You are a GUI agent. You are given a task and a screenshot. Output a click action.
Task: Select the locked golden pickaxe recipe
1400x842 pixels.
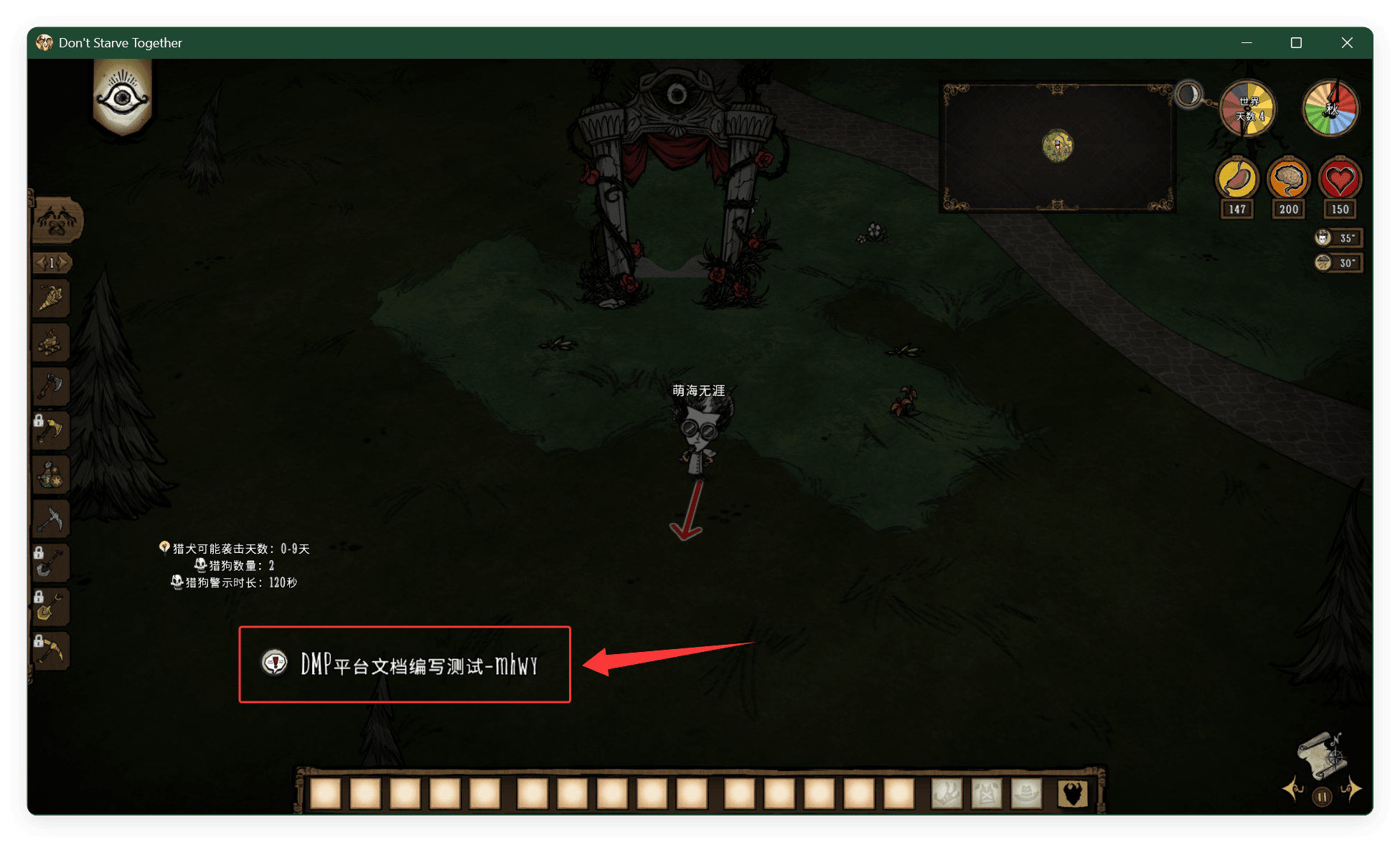tap(51, 651)
